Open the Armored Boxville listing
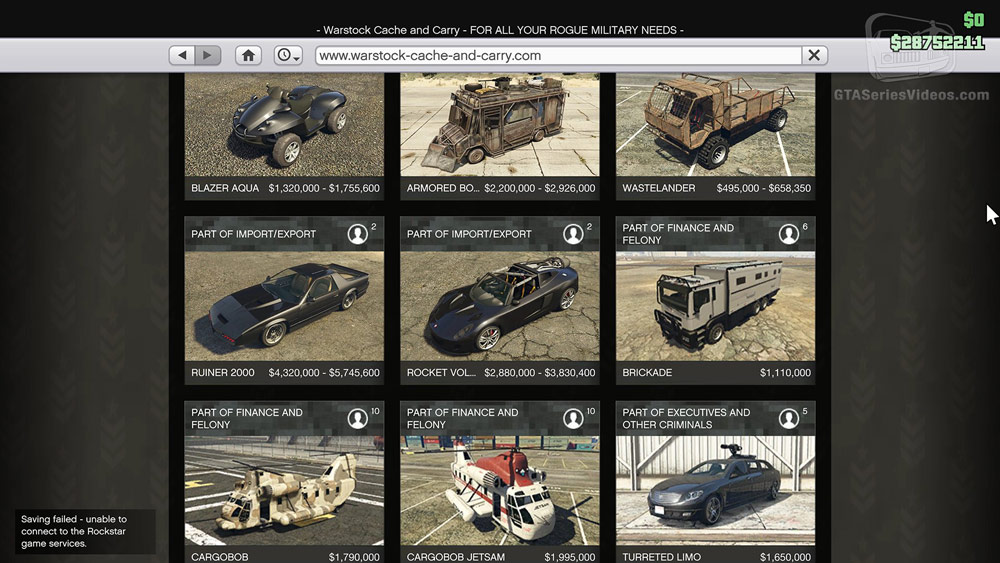Image resolution: width=1000 pixels, height=563 pixels. pos(500,130)
